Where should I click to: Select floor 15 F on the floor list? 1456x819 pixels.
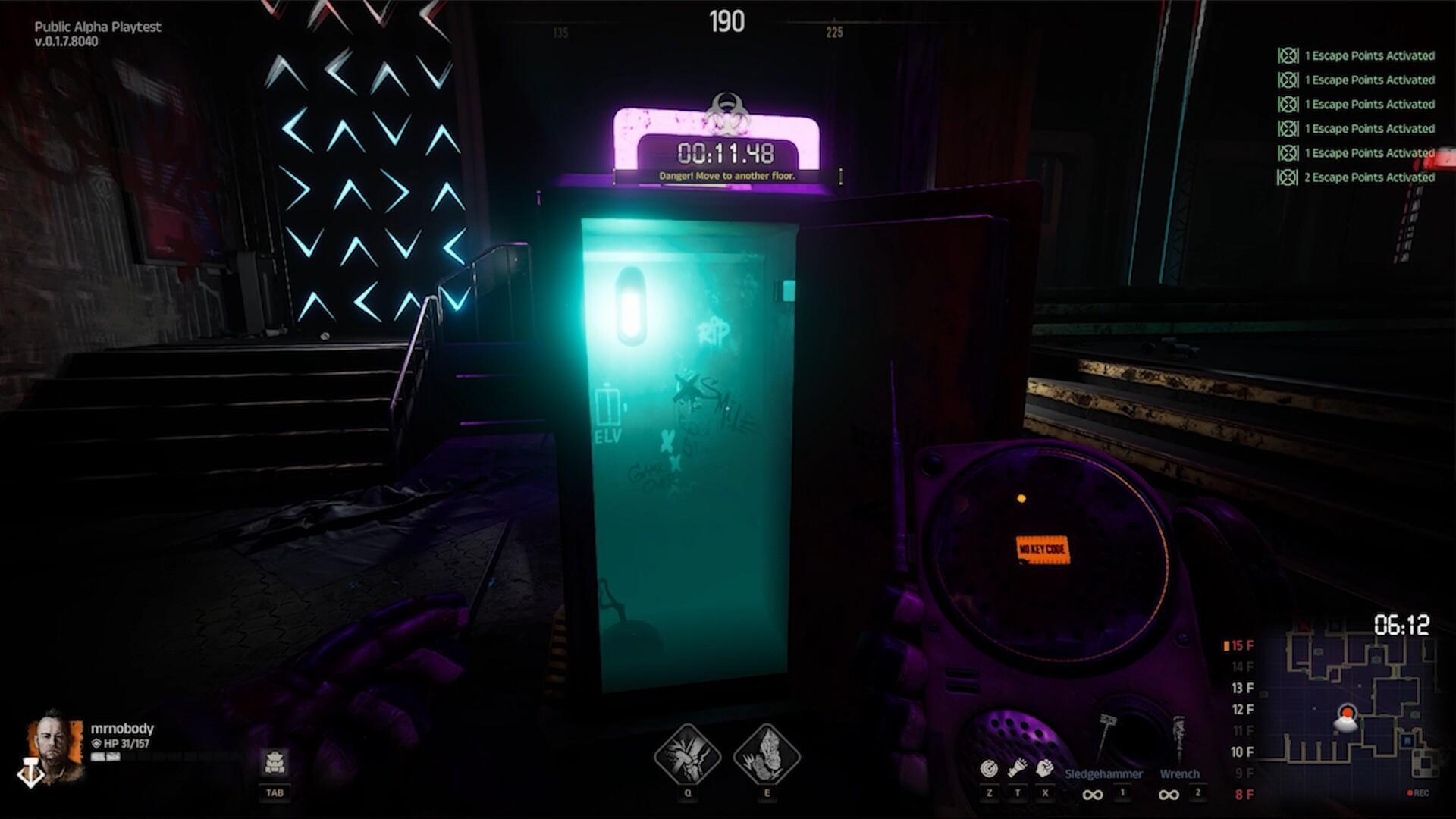pos(1241,645)
